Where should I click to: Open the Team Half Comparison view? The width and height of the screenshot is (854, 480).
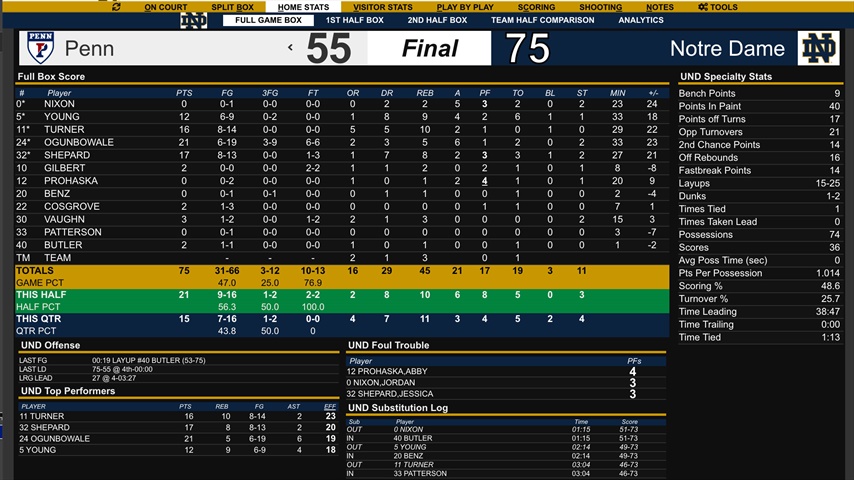(x=542, y=20)
